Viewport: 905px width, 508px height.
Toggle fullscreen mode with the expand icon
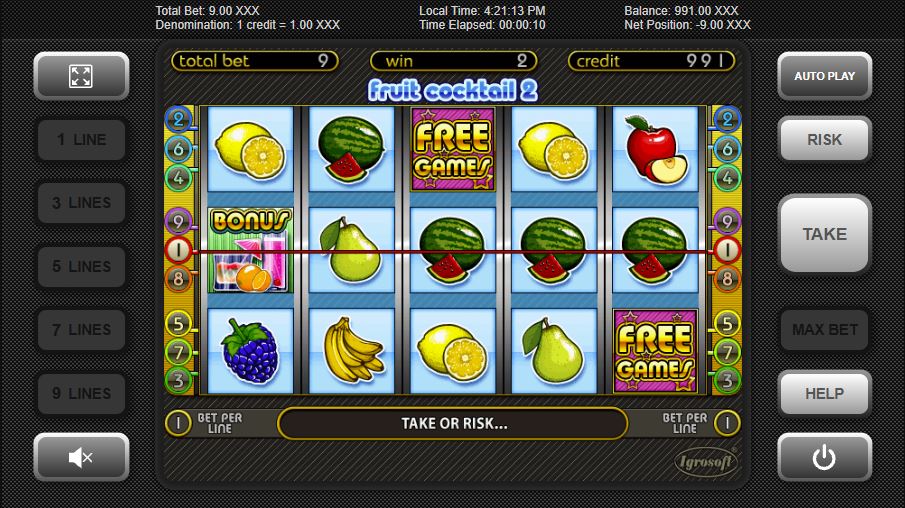coord(81,76)
